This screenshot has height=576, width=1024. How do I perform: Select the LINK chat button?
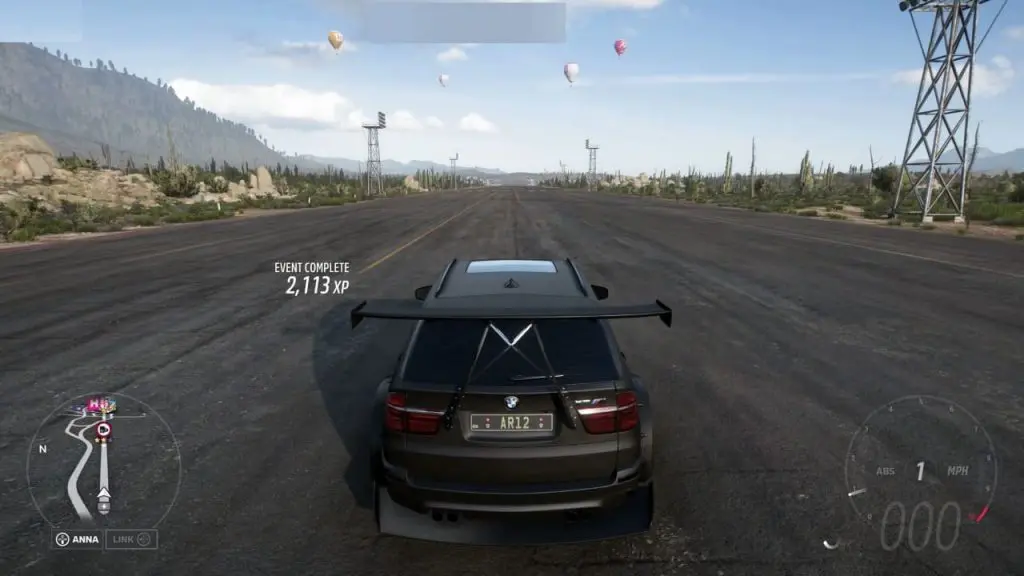(x=131, y=539)
